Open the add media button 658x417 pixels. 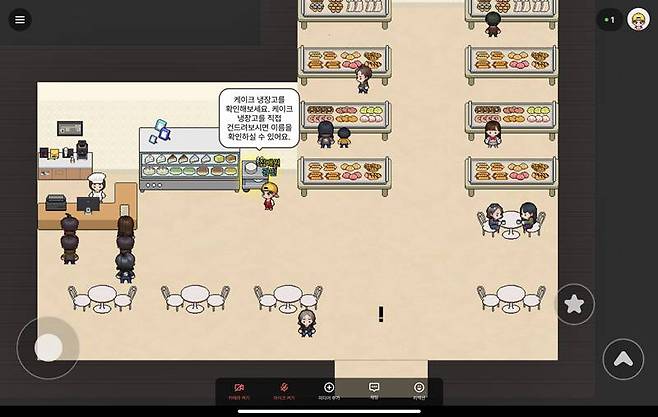pos(329,390)
